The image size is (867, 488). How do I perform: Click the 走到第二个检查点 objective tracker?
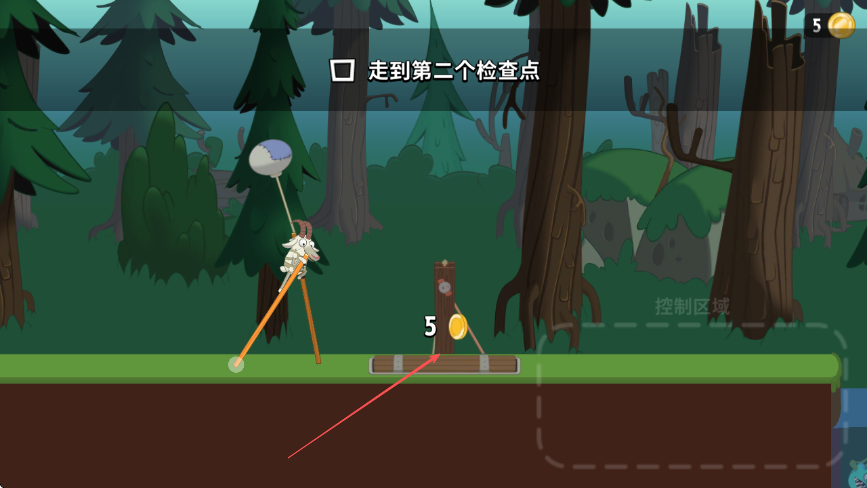pos(436,70)
